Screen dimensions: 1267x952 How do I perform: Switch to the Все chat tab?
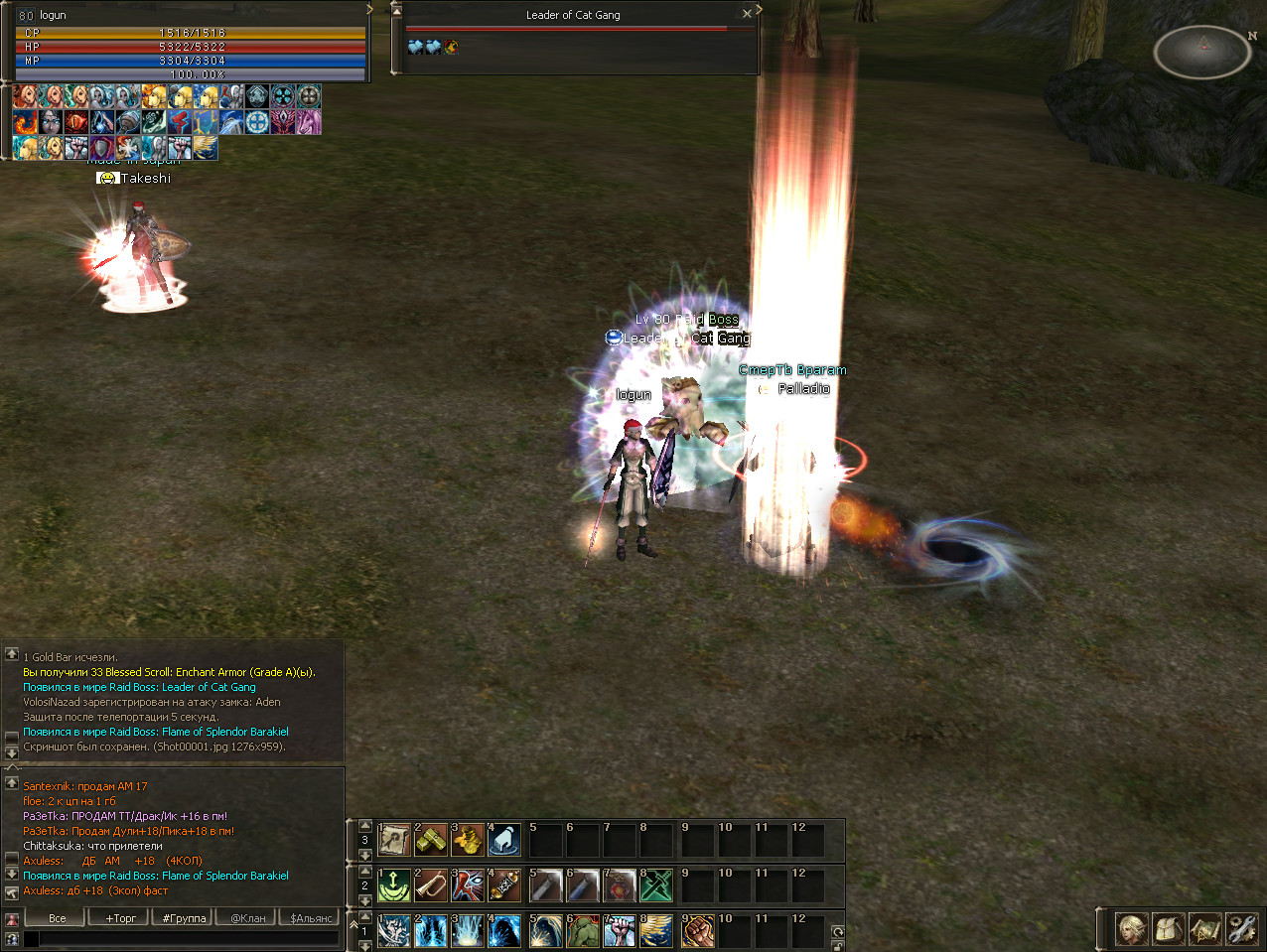tap(58, 918)
